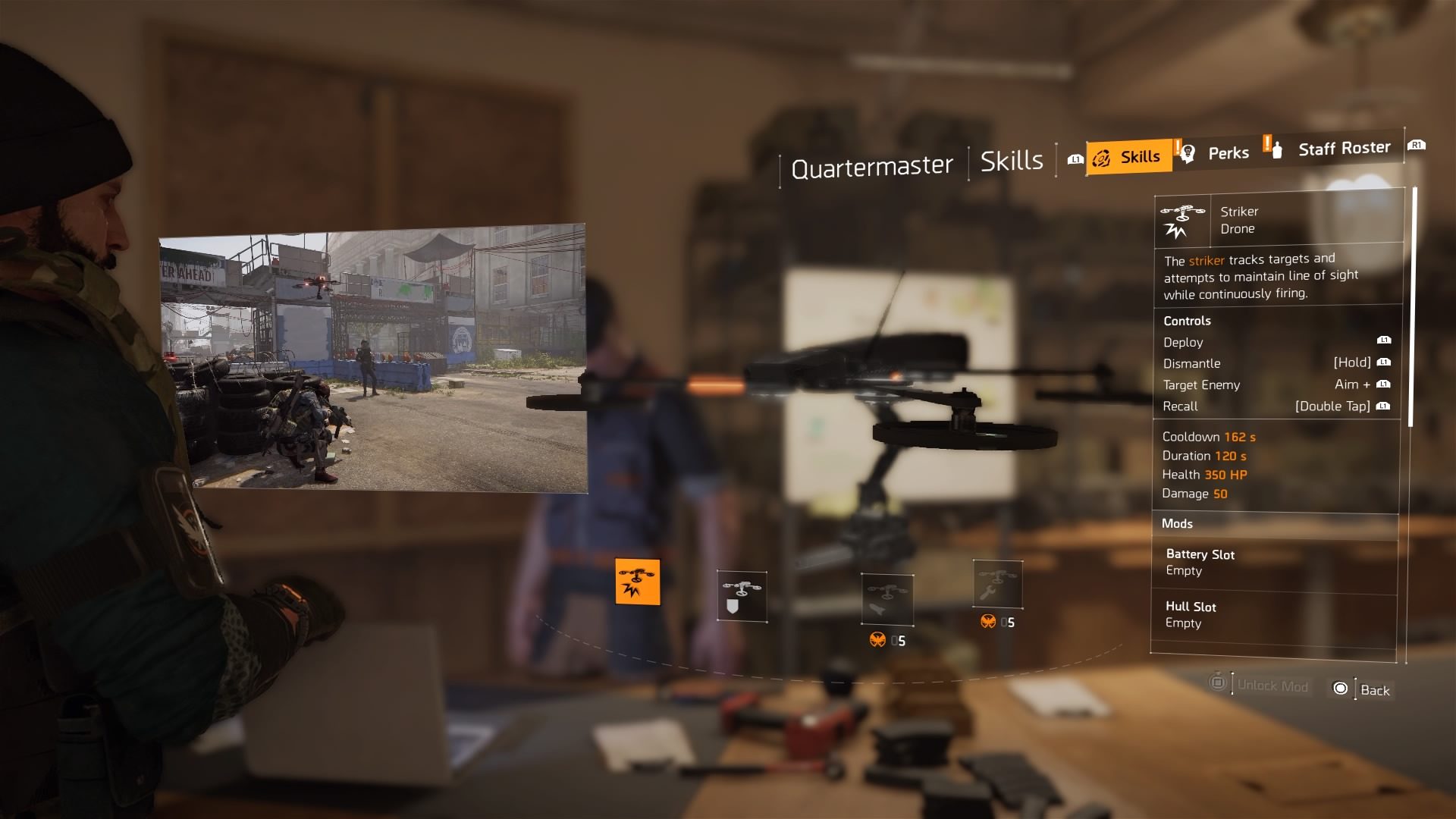Switch to the Staff Roster tab
Screen dimensions: 1456x819
point(1342,148)
